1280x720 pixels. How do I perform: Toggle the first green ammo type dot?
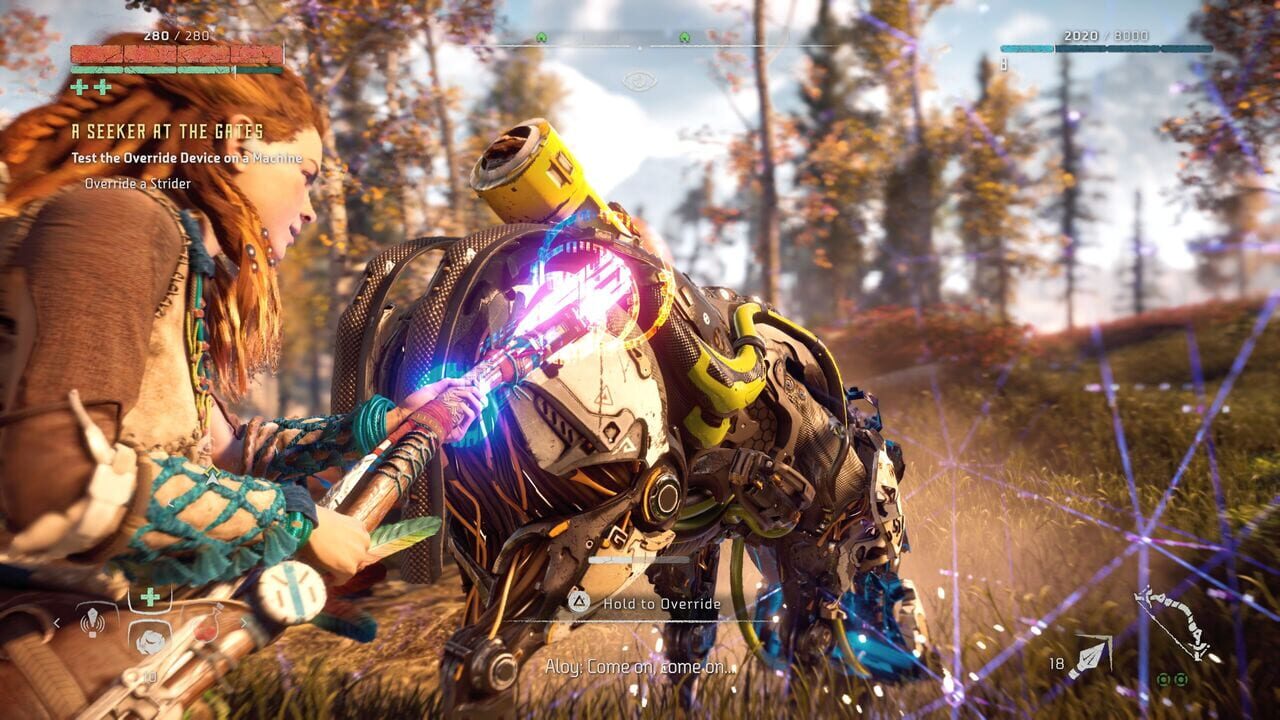pos(1163,680)
